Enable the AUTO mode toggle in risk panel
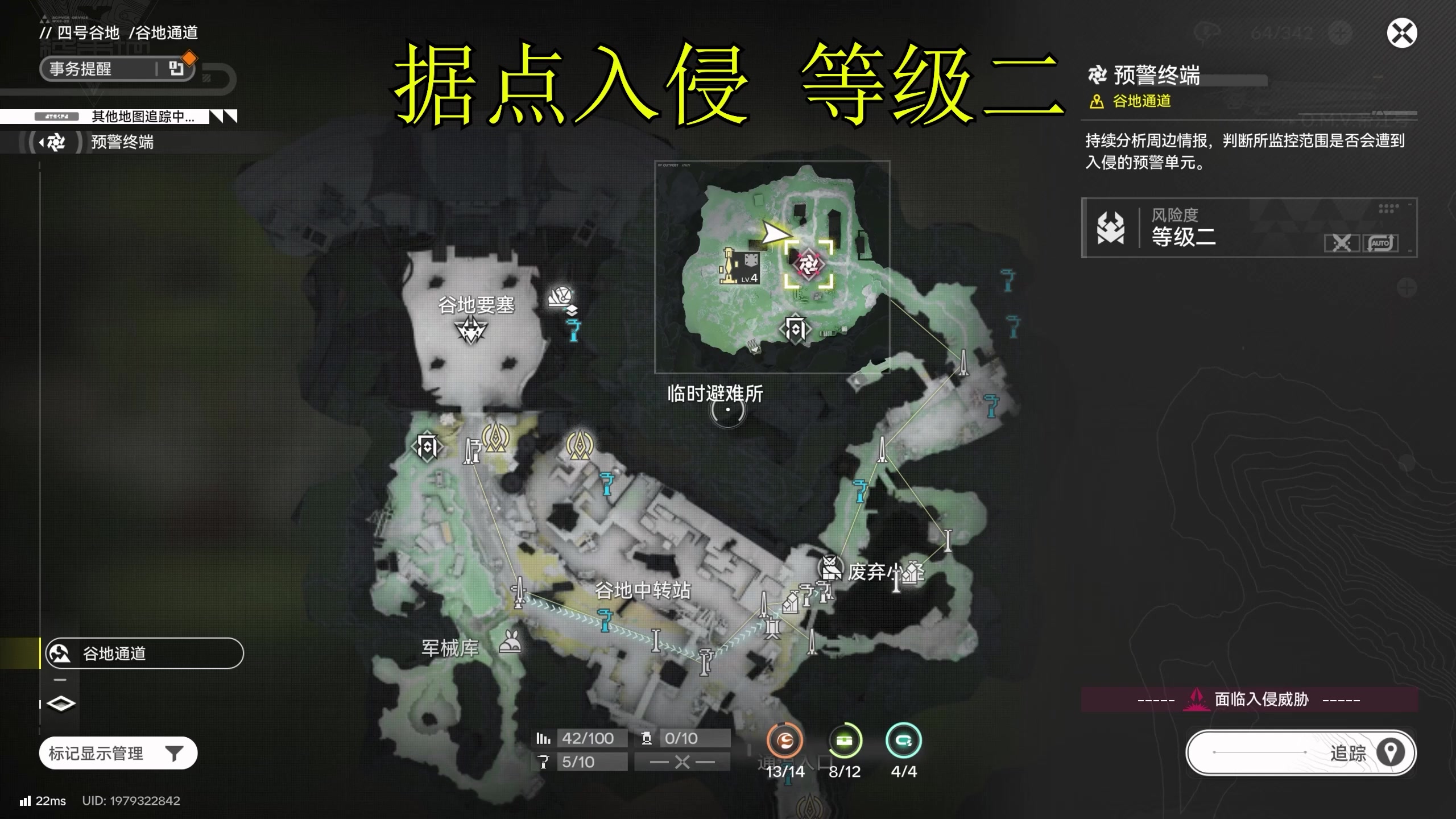This screenshot has height=819, width=1456. (1381, 243)
